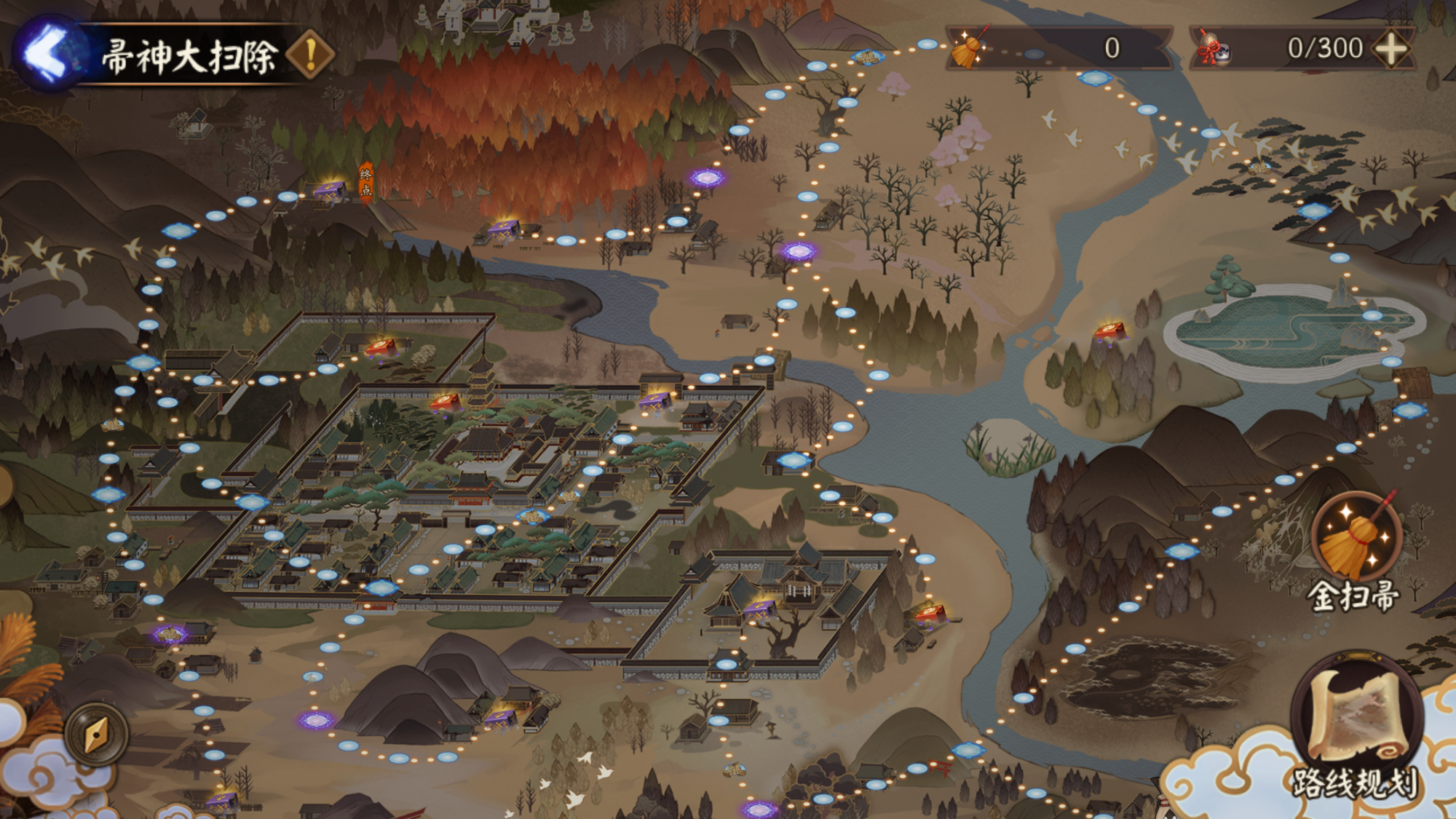The height and width of the screenshot is (819, 1456).
Task: Tap the compass locate button
Action: click(x=96, y=735)
